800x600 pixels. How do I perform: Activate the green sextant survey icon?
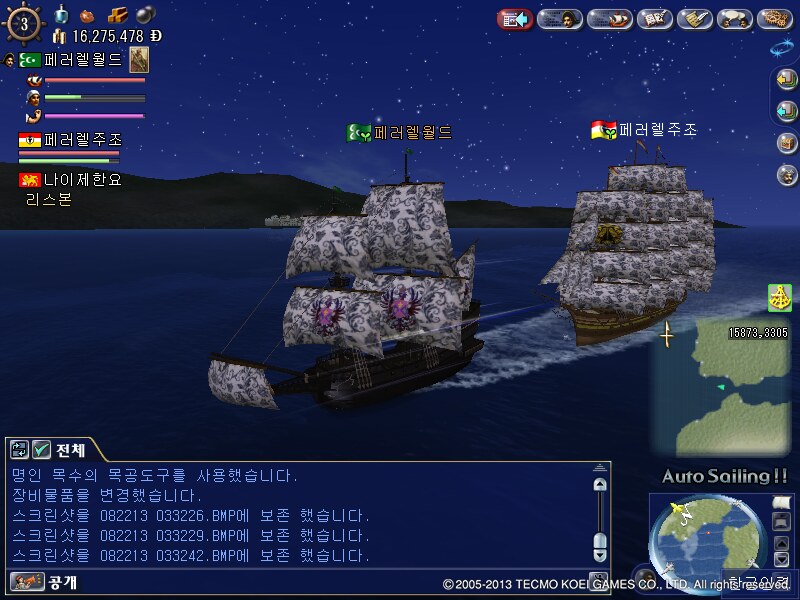[780, 297]
